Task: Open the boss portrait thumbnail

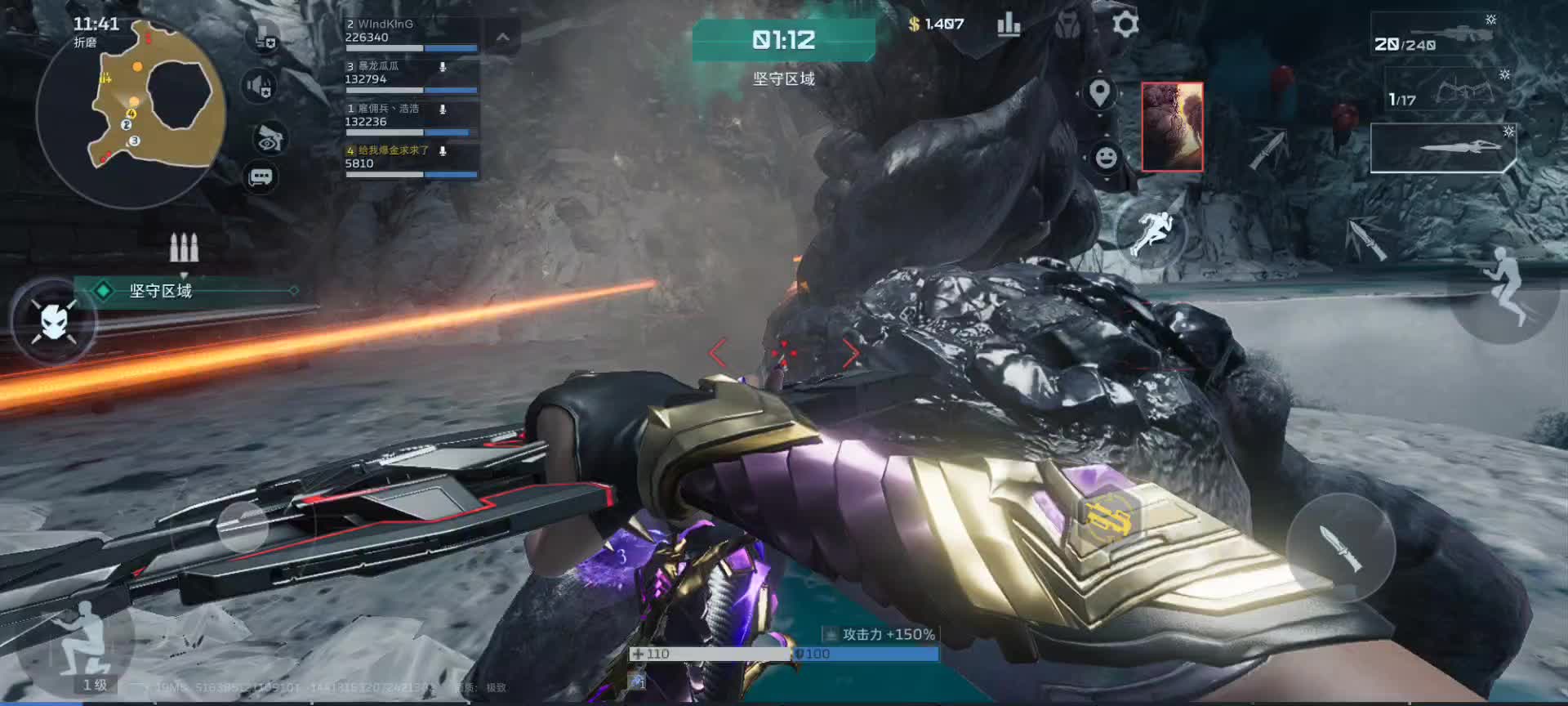Action: 1172,127
